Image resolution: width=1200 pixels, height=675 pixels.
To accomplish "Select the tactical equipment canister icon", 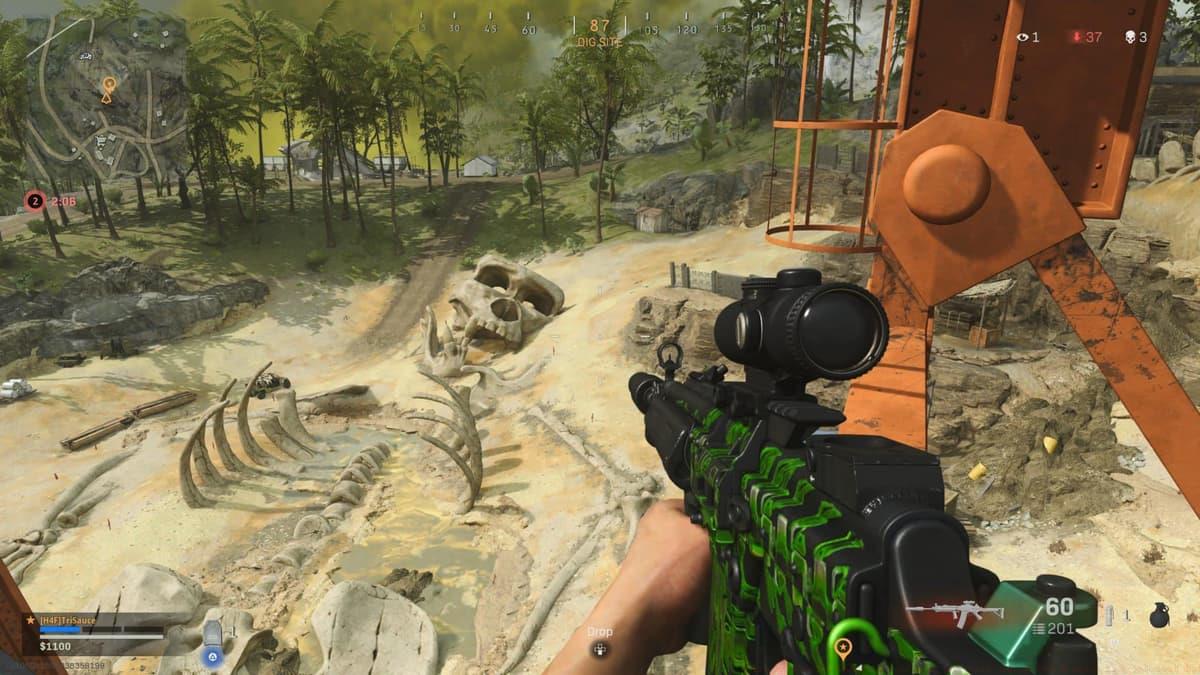I will click(x=1110, y=616).
